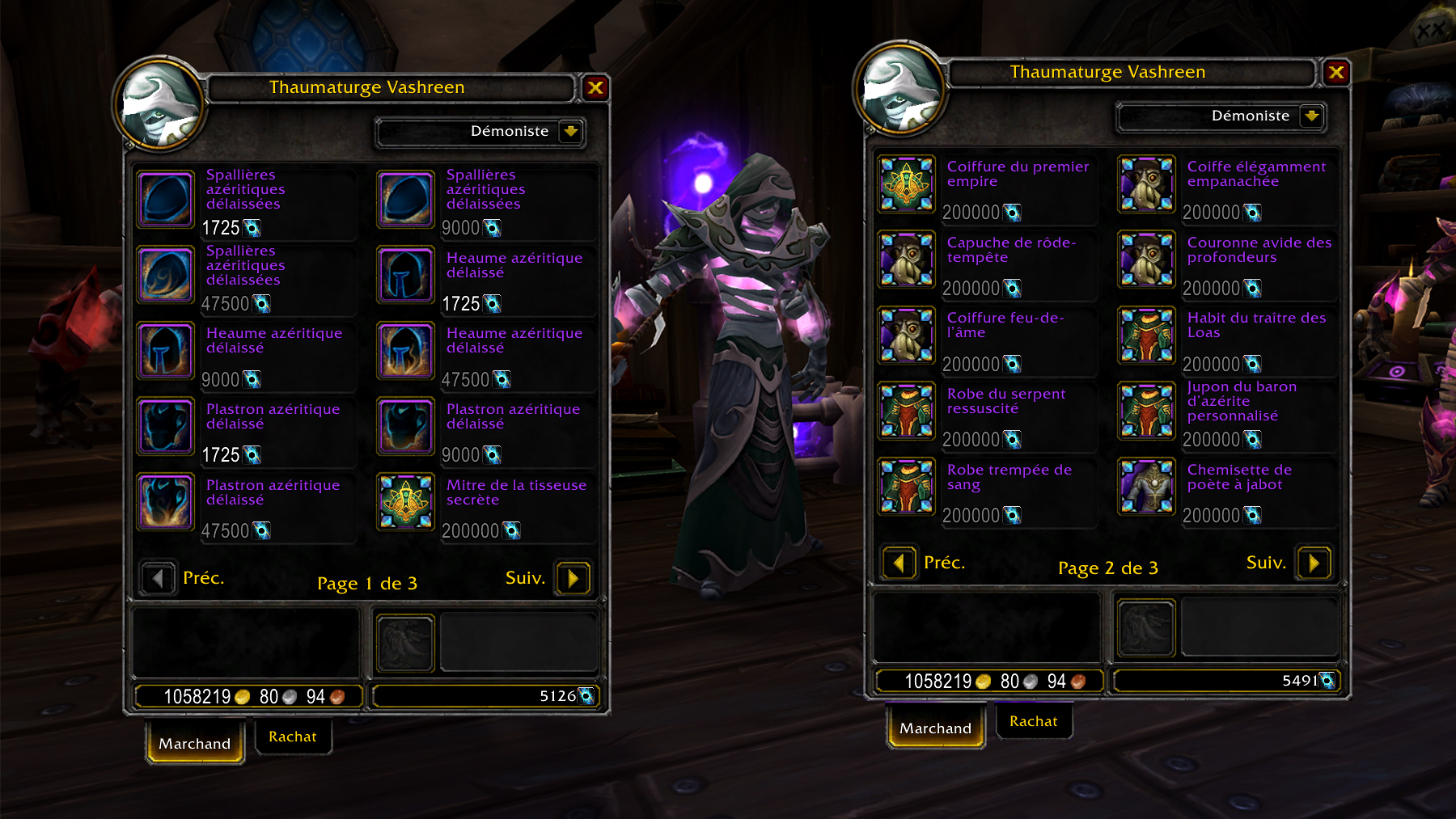1456x819 pixels.
Task: Select Heaume azéritique délaissé priced 9000
Action: coord(167,350)
